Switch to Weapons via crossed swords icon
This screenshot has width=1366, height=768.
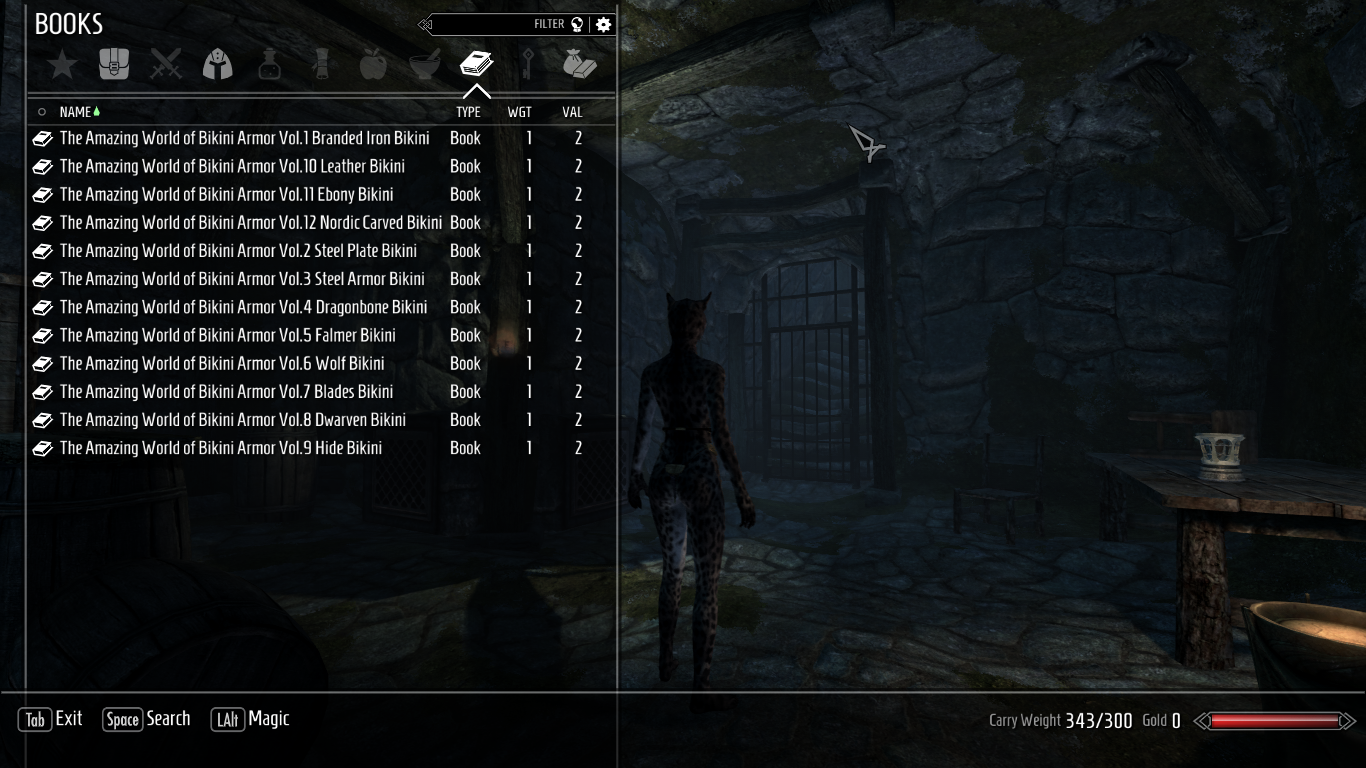[x=165, y=63]
